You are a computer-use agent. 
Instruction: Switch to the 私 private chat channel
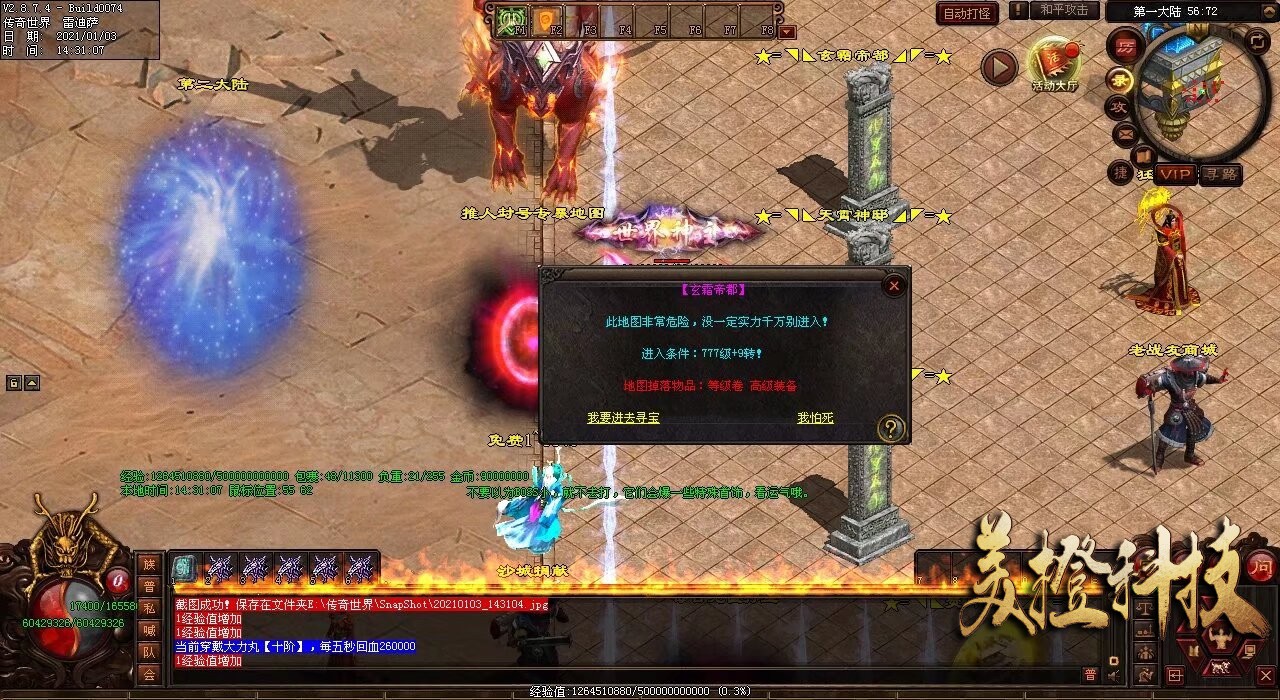tap(149, 608)
